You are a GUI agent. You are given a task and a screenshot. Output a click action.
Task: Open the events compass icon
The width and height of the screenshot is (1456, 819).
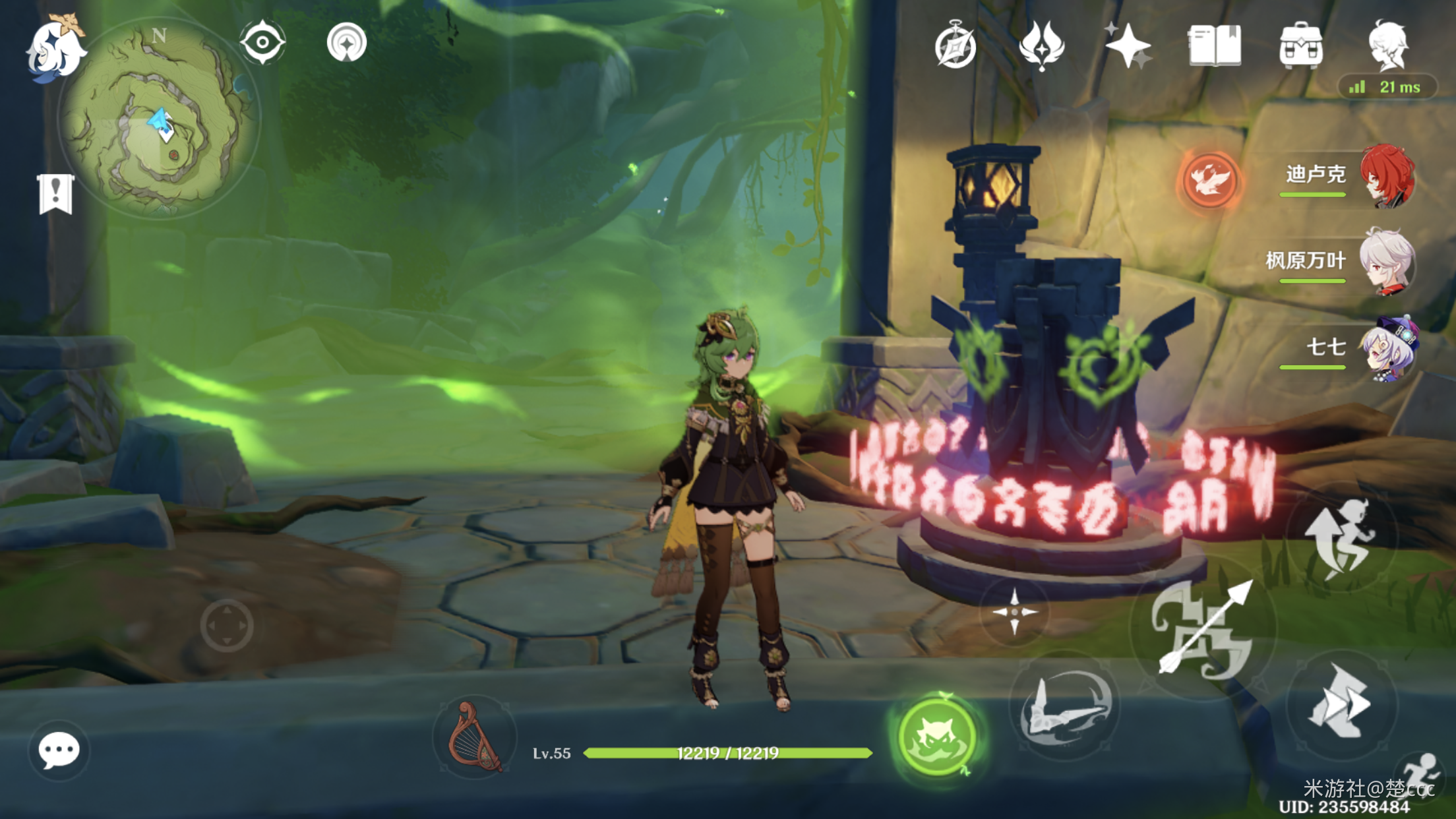[x=956, y=46]
